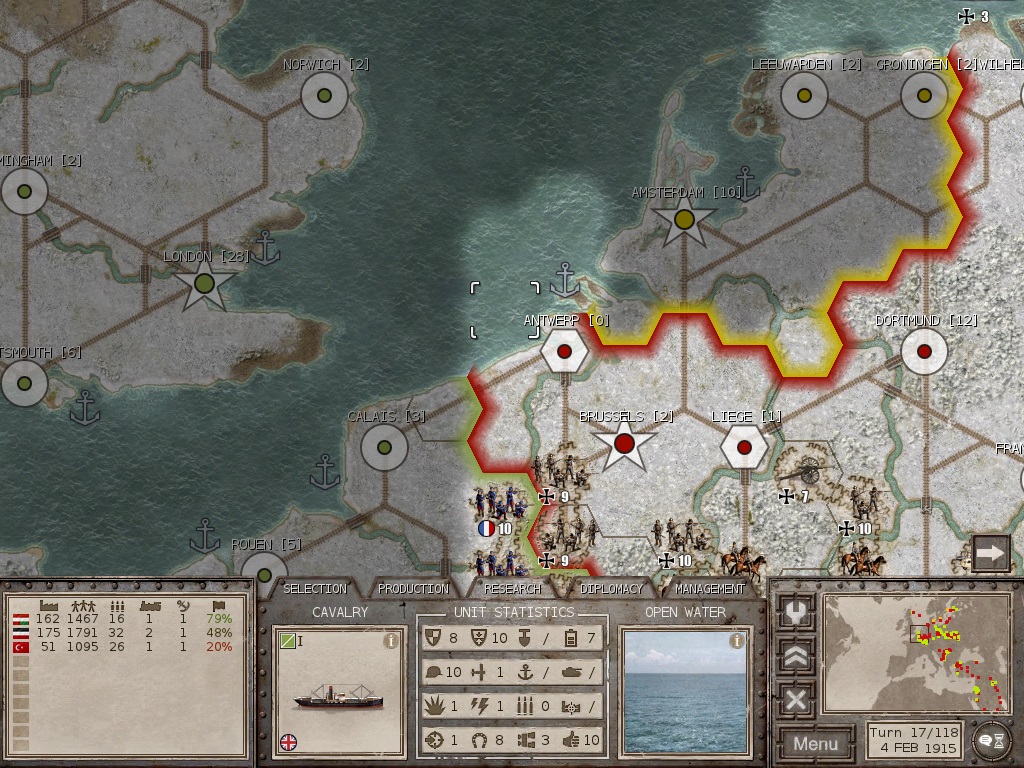Click the X disband unit button
The height and width of the screenshot is (768, 1024).
(x=796, y=699)
